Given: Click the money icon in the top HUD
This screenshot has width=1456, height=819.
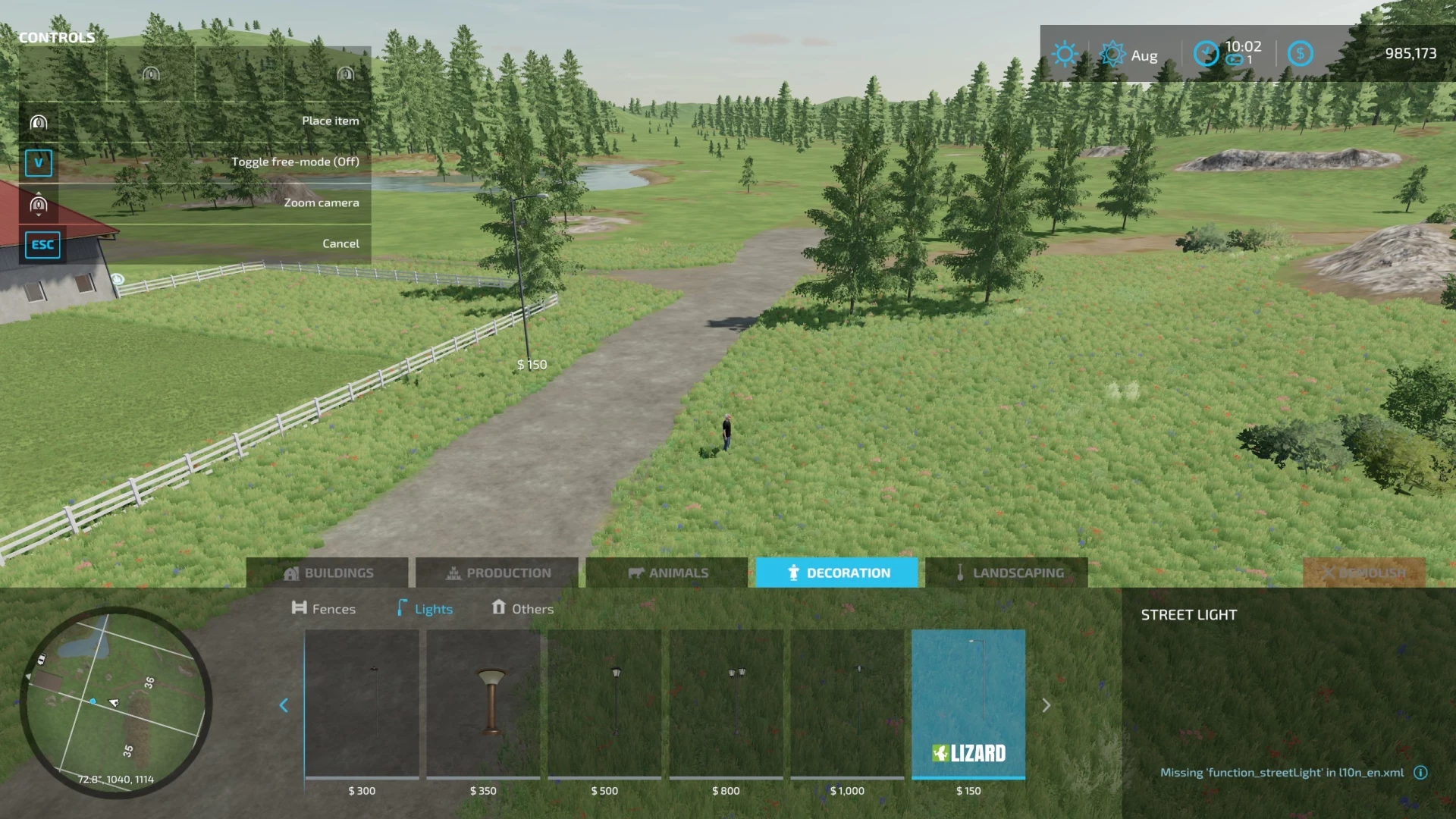Looking at the screenshot, I should point(1301,53).
